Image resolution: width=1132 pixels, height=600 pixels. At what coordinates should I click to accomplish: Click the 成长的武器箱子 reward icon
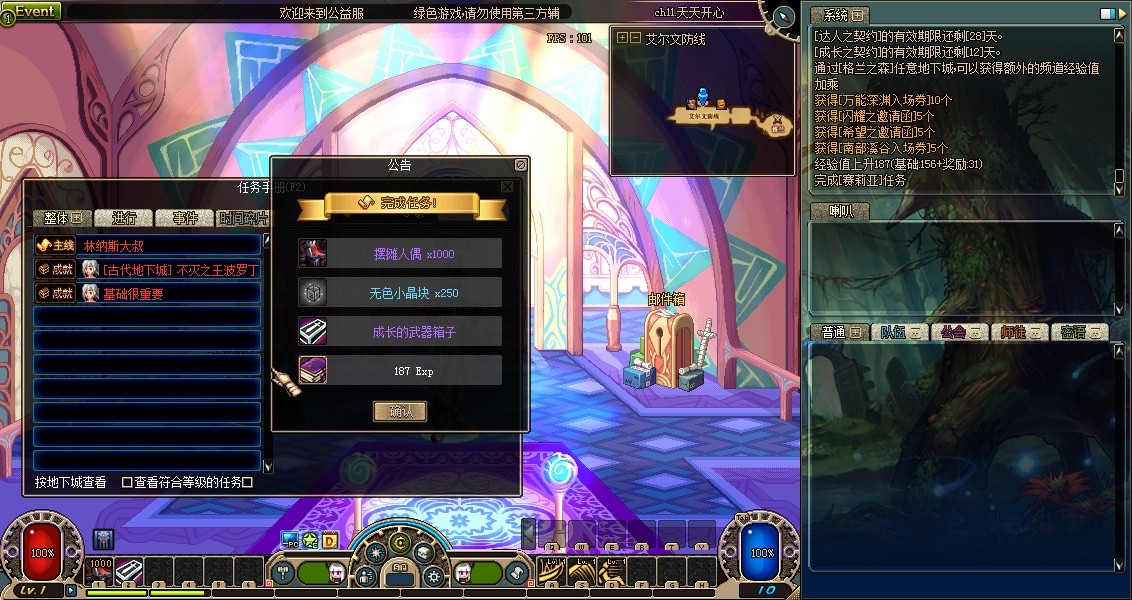point(313,331)
